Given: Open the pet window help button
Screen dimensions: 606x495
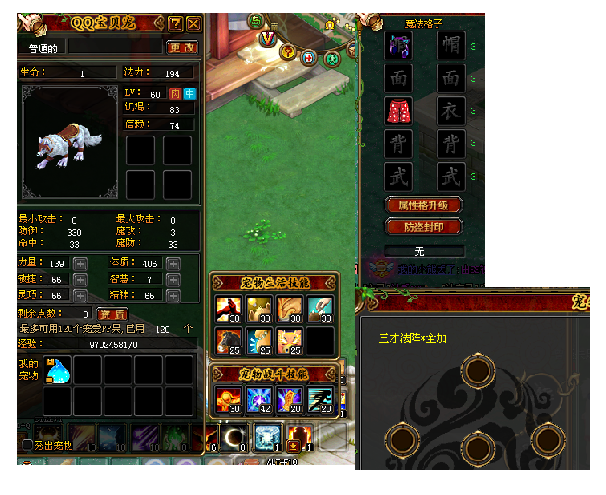Looking at the screenshot, I should click(175, 23).
